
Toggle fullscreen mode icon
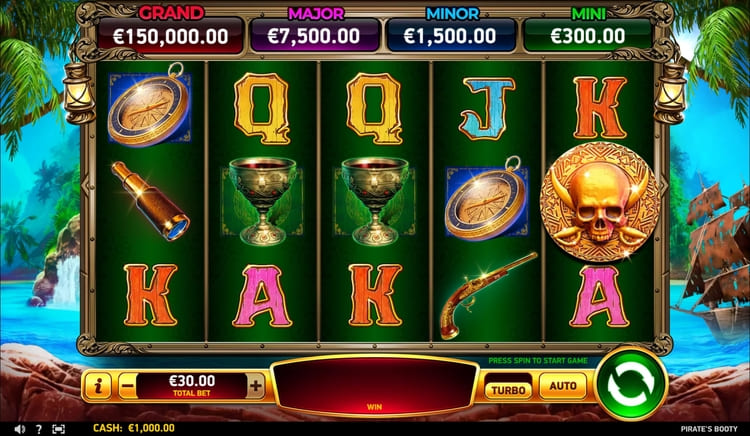pos(58,428)
